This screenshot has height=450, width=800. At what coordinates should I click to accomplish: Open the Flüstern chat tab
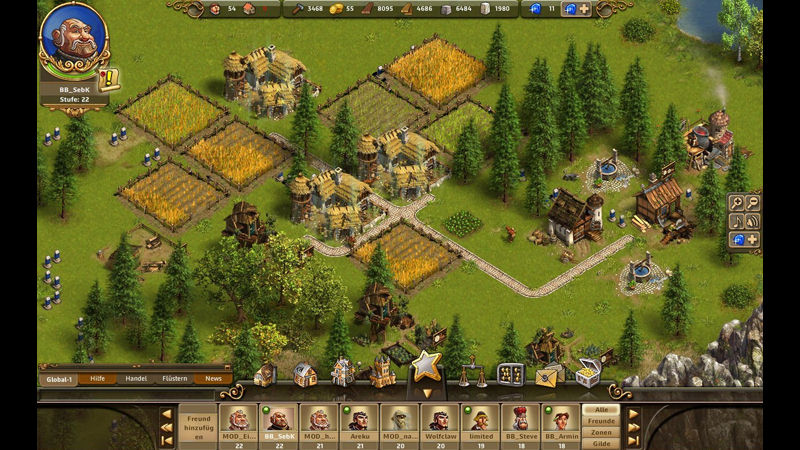click(174, 379)
